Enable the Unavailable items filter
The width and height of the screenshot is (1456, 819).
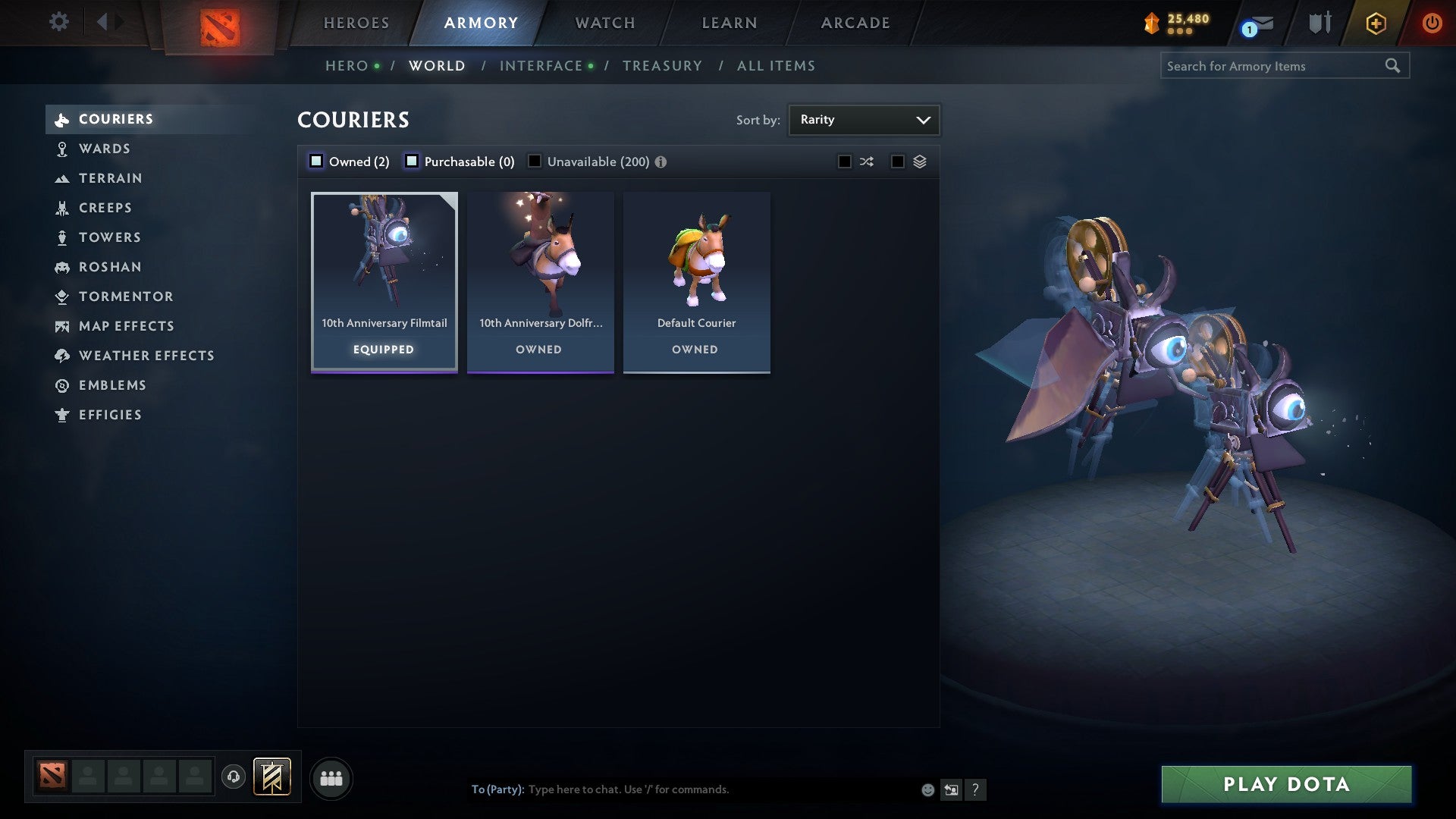[535, 161]
